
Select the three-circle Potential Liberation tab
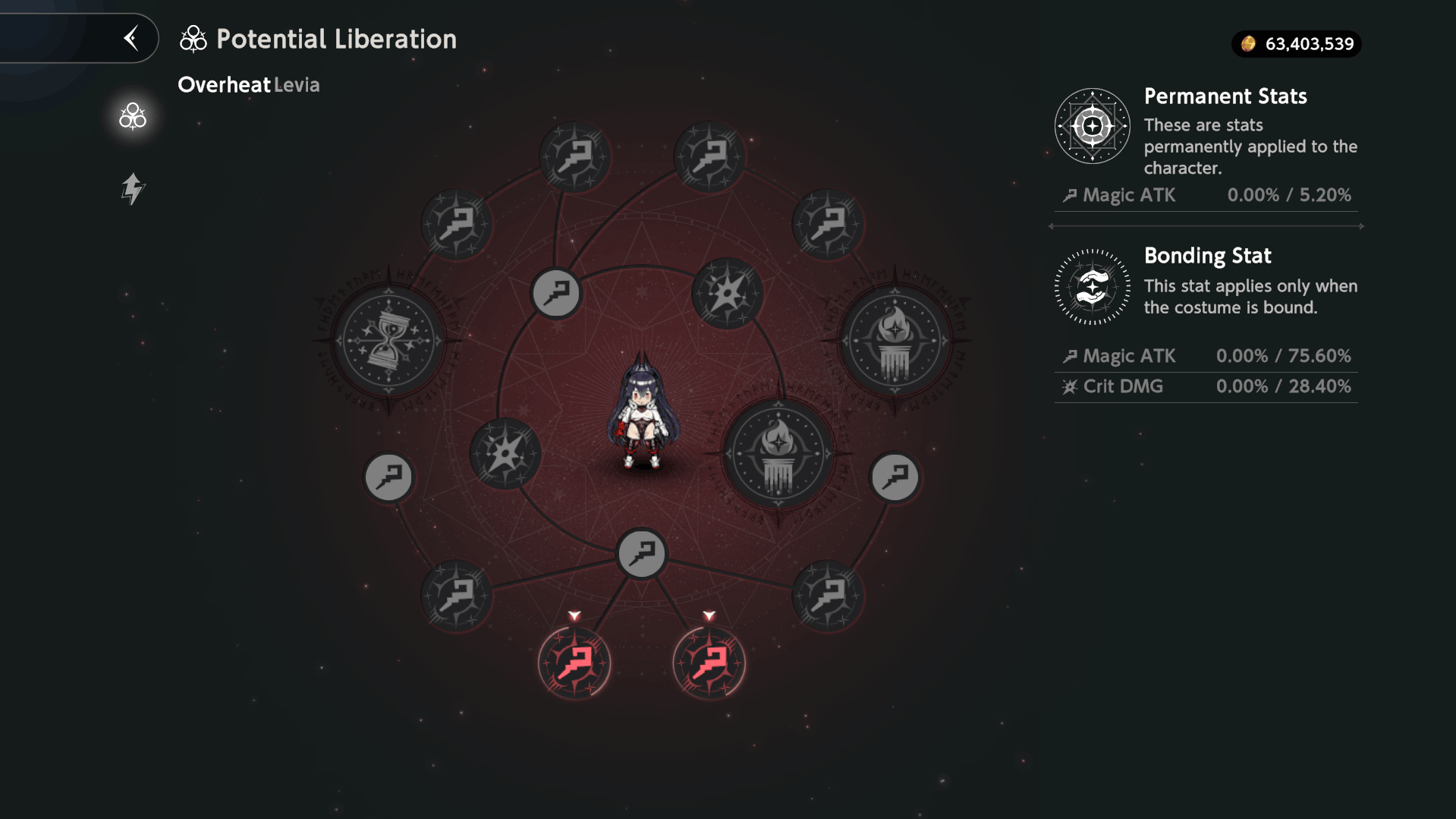(x=133, y=116)
